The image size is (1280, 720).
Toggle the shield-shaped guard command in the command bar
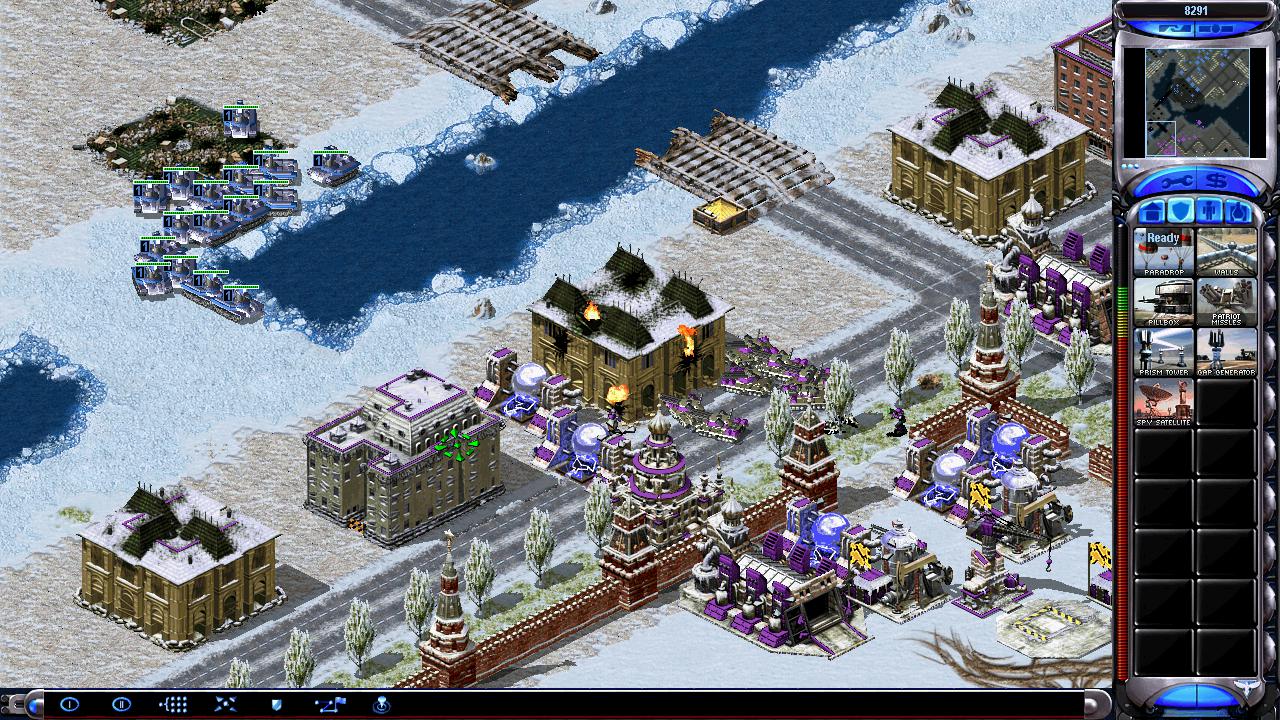pyautogui.click(x=276, y=704)
